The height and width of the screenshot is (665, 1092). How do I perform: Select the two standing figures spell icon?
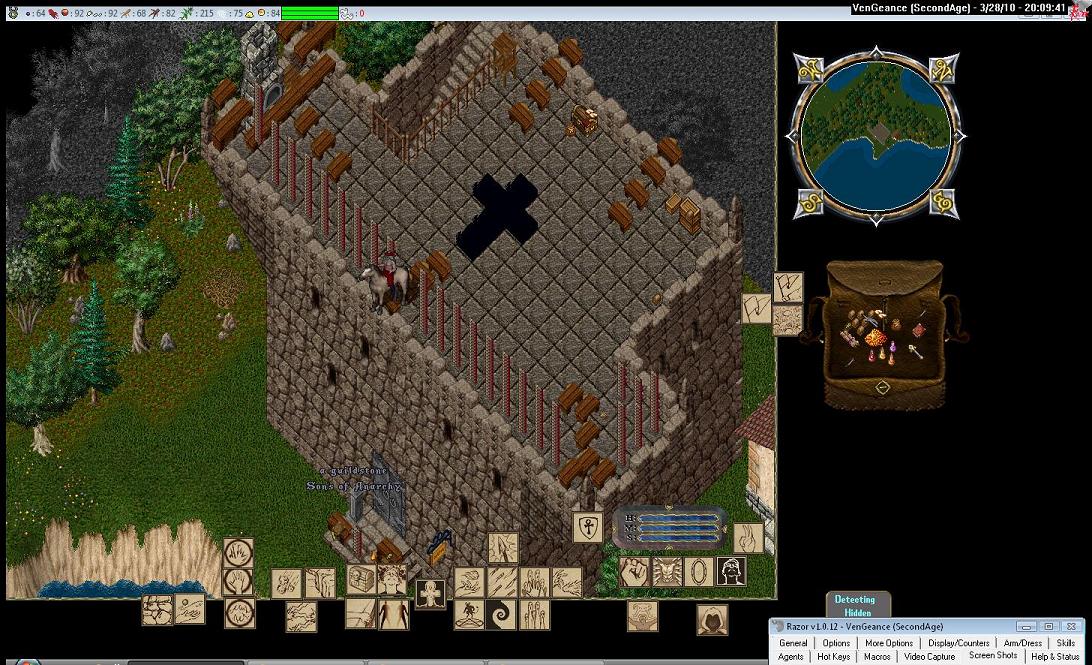(x=393, y=613)
